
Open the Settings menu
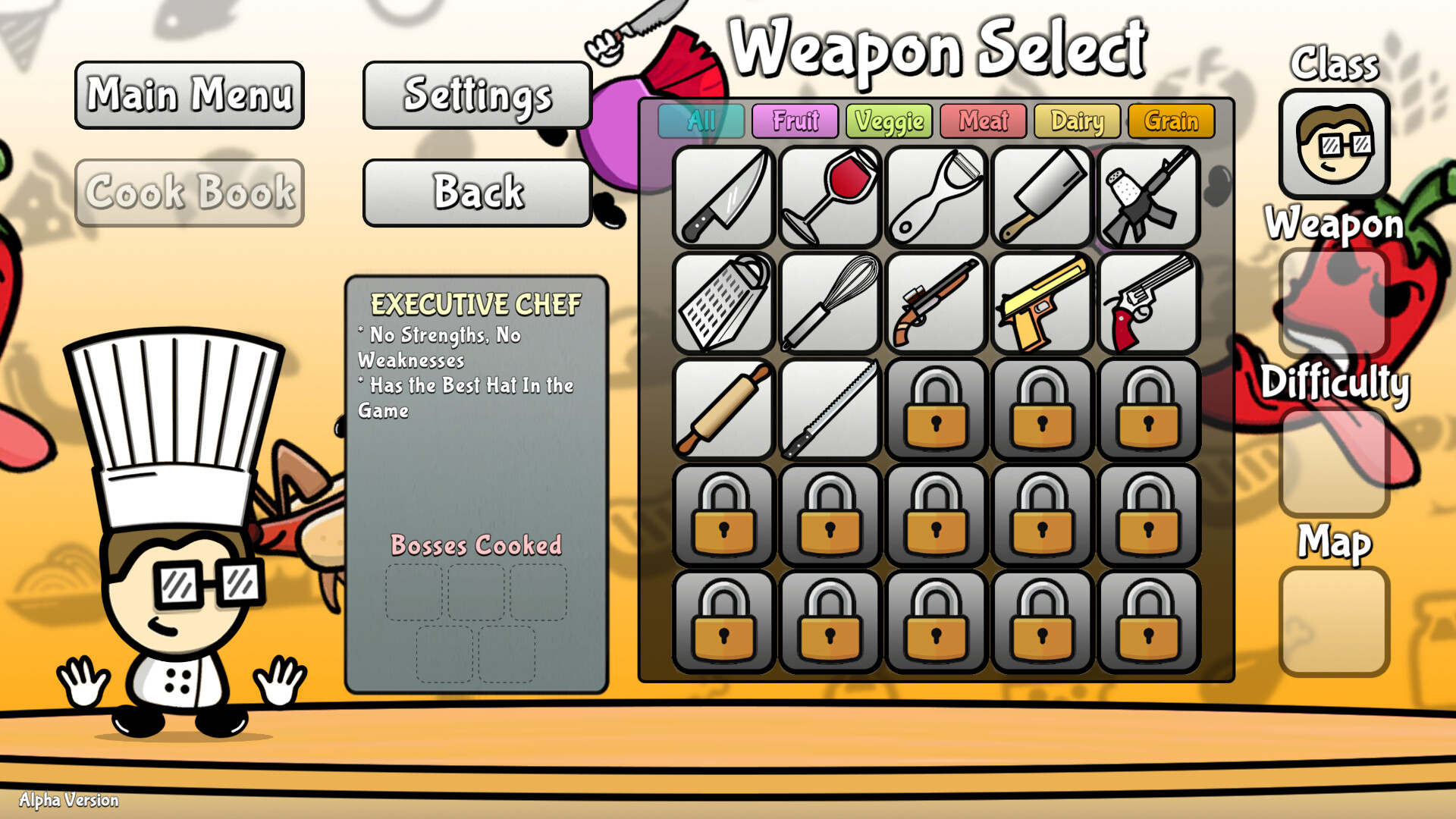coord(477,95)
